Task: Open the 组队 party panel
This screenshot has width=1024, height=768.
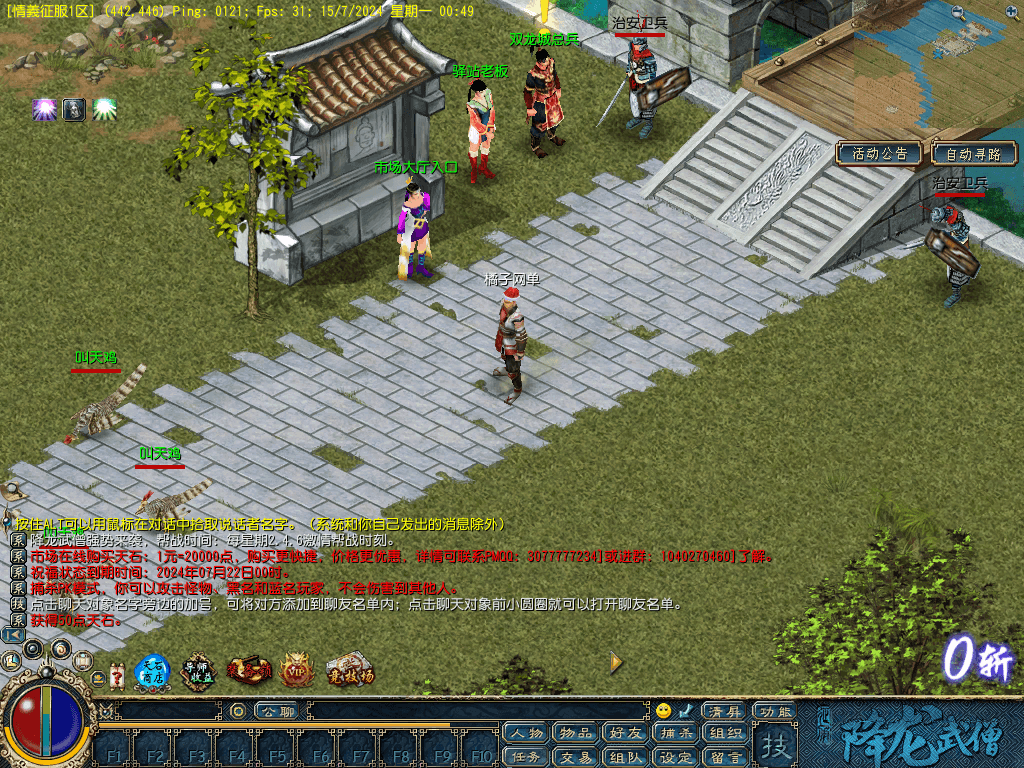Action: point(626,757)
